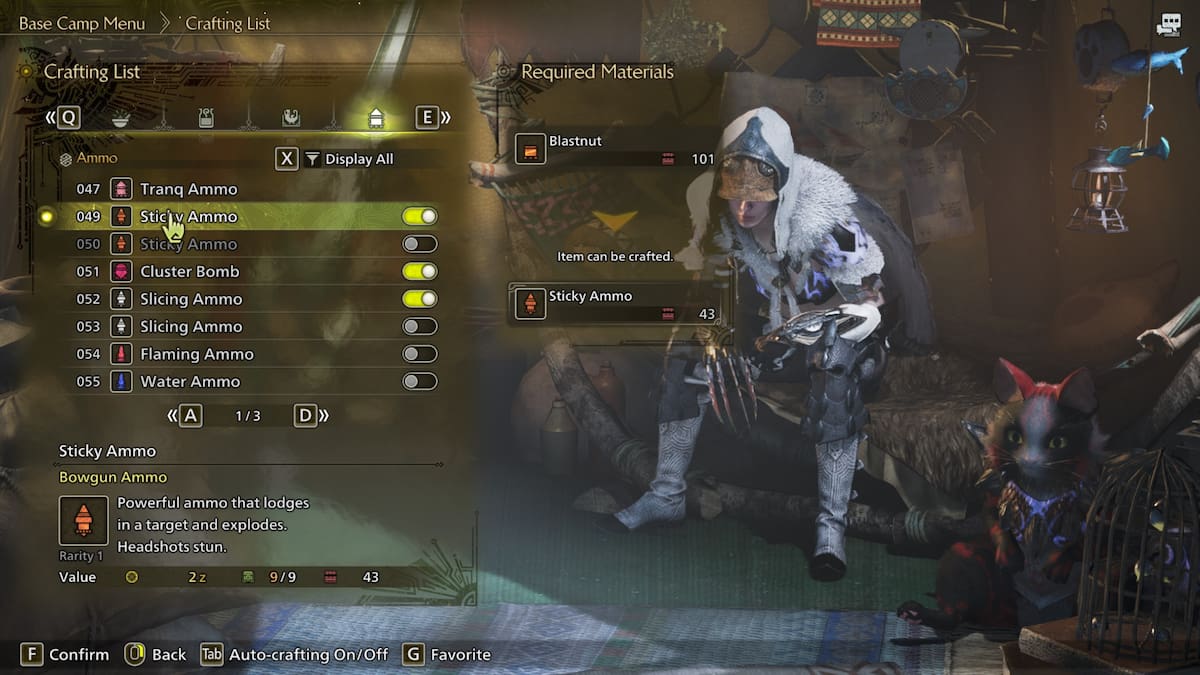
Task: Select the Flaming Ammo entry
Action: coord(196,354)
